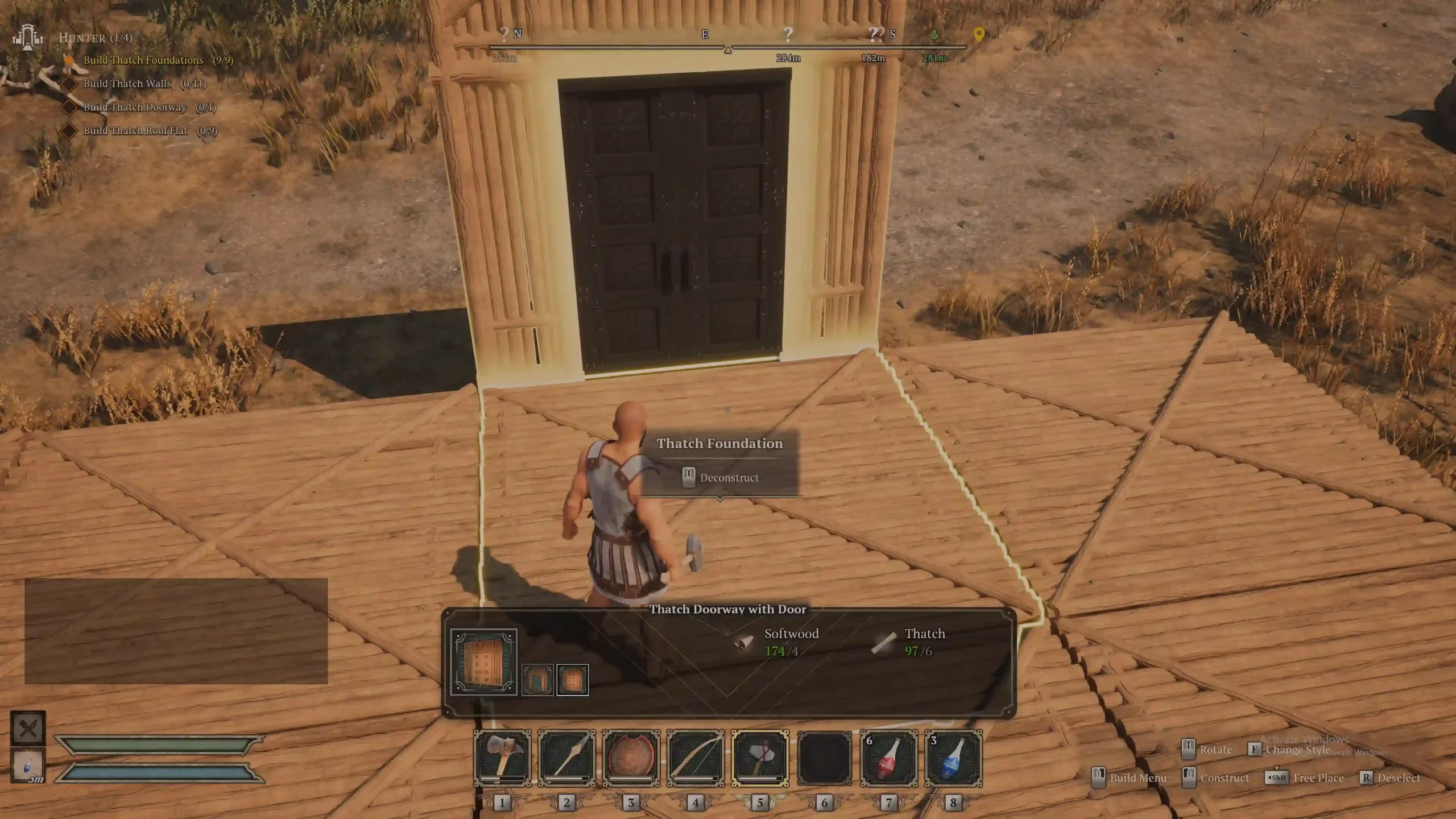The height and width of the screenshot is (819, 1456).
Task: Select the round shield hotbar slot
Action: click(631, 758)
